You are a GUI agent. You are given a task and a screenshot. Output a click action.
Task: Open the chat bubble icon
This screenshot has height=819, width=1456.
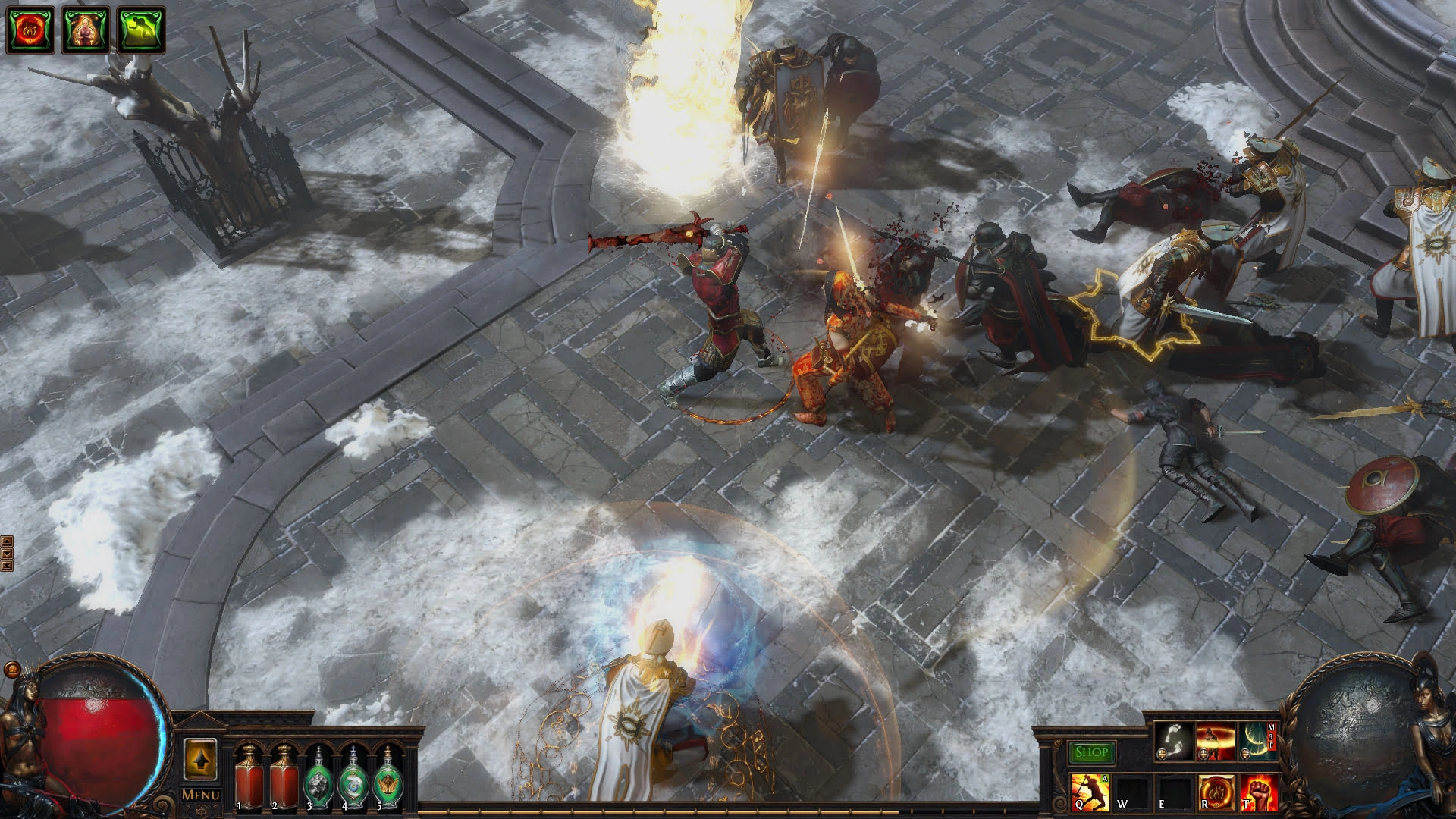point(11,670)
